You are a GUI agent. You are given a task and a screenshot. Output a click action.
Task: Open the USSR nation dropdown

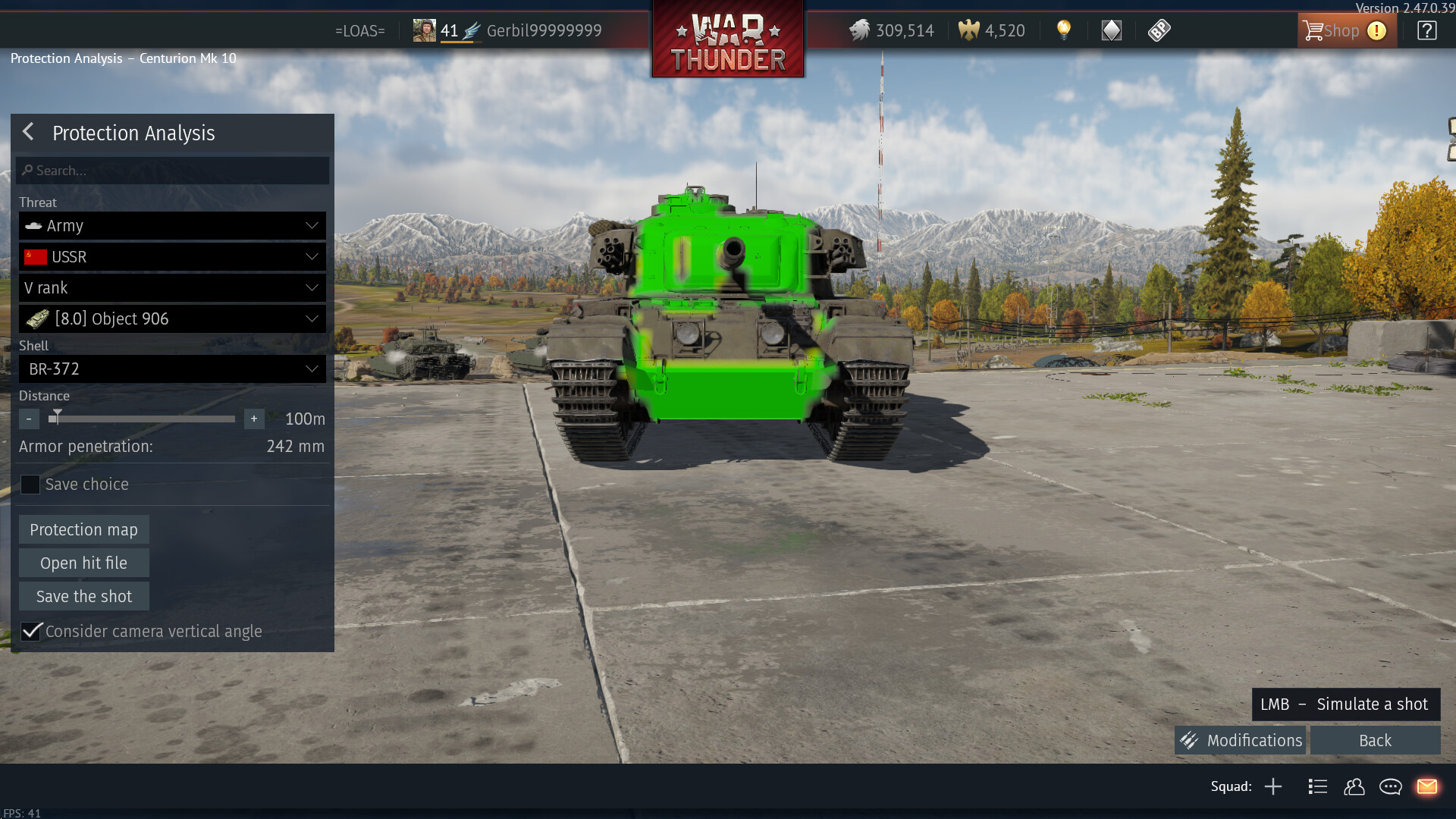coord(173,257)
